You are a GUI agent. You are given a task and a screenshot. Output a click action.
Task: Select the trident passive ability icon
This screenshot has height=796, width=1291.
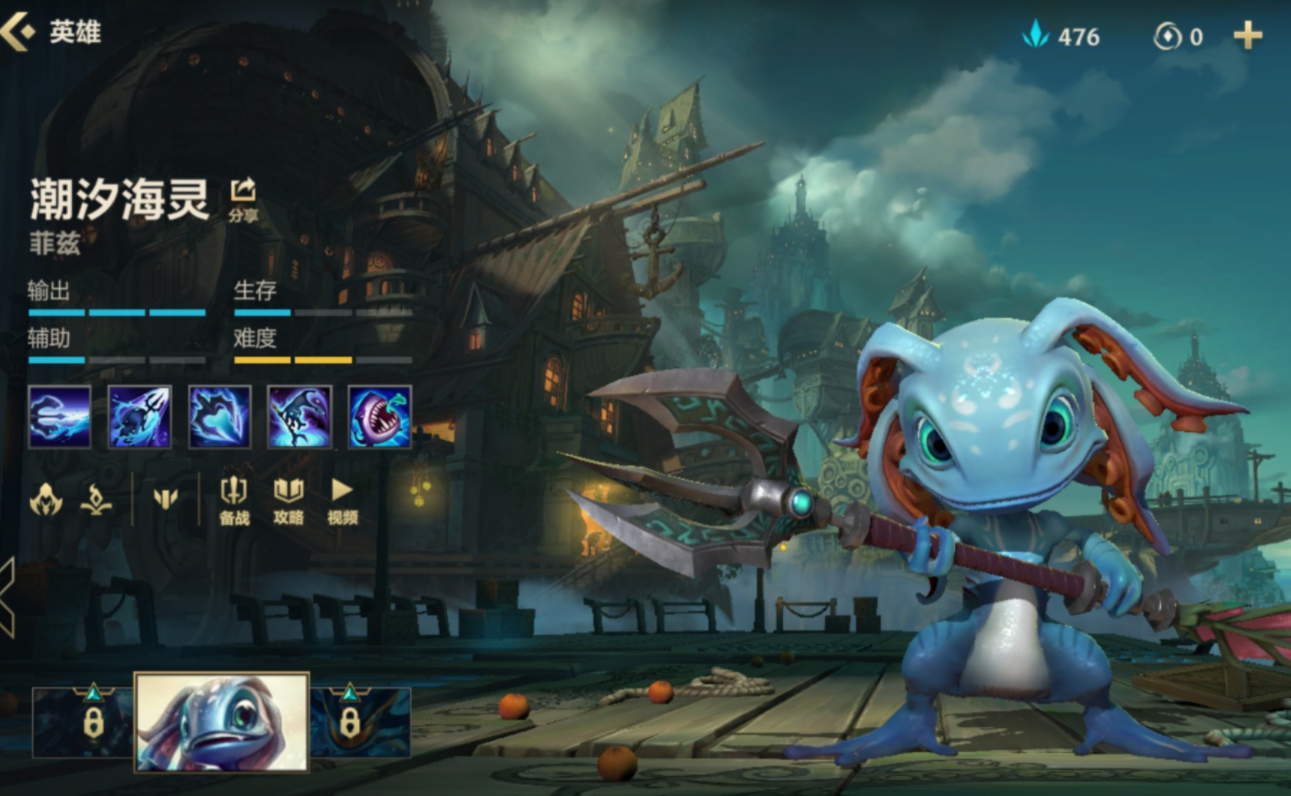tap(60, 416)
